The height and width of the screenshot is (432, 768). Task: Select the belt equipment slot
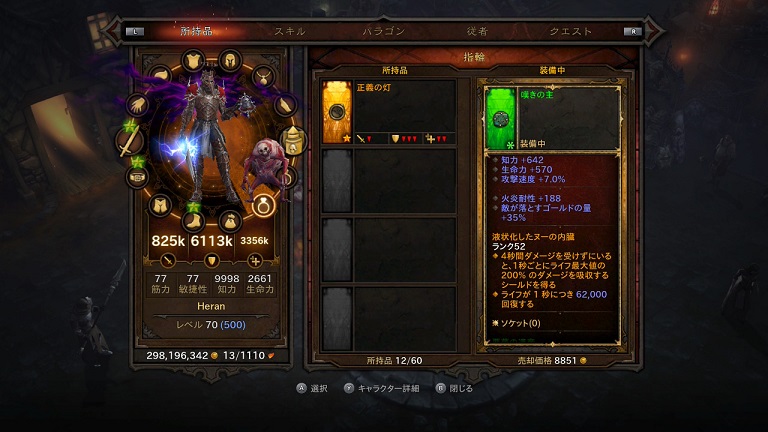(137, 178)
